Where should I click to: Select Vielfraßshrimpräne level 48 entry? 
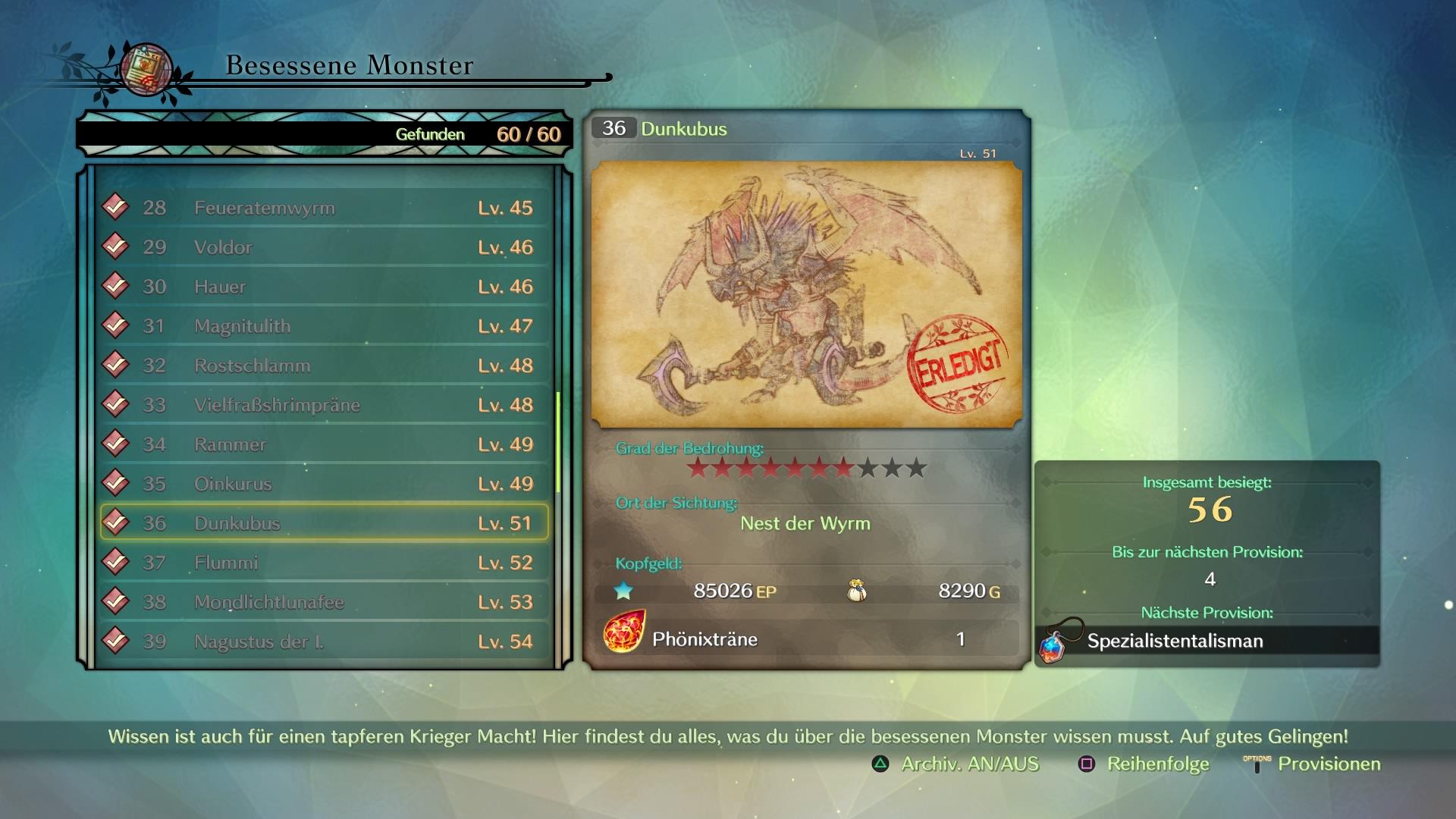pos(325,405)
